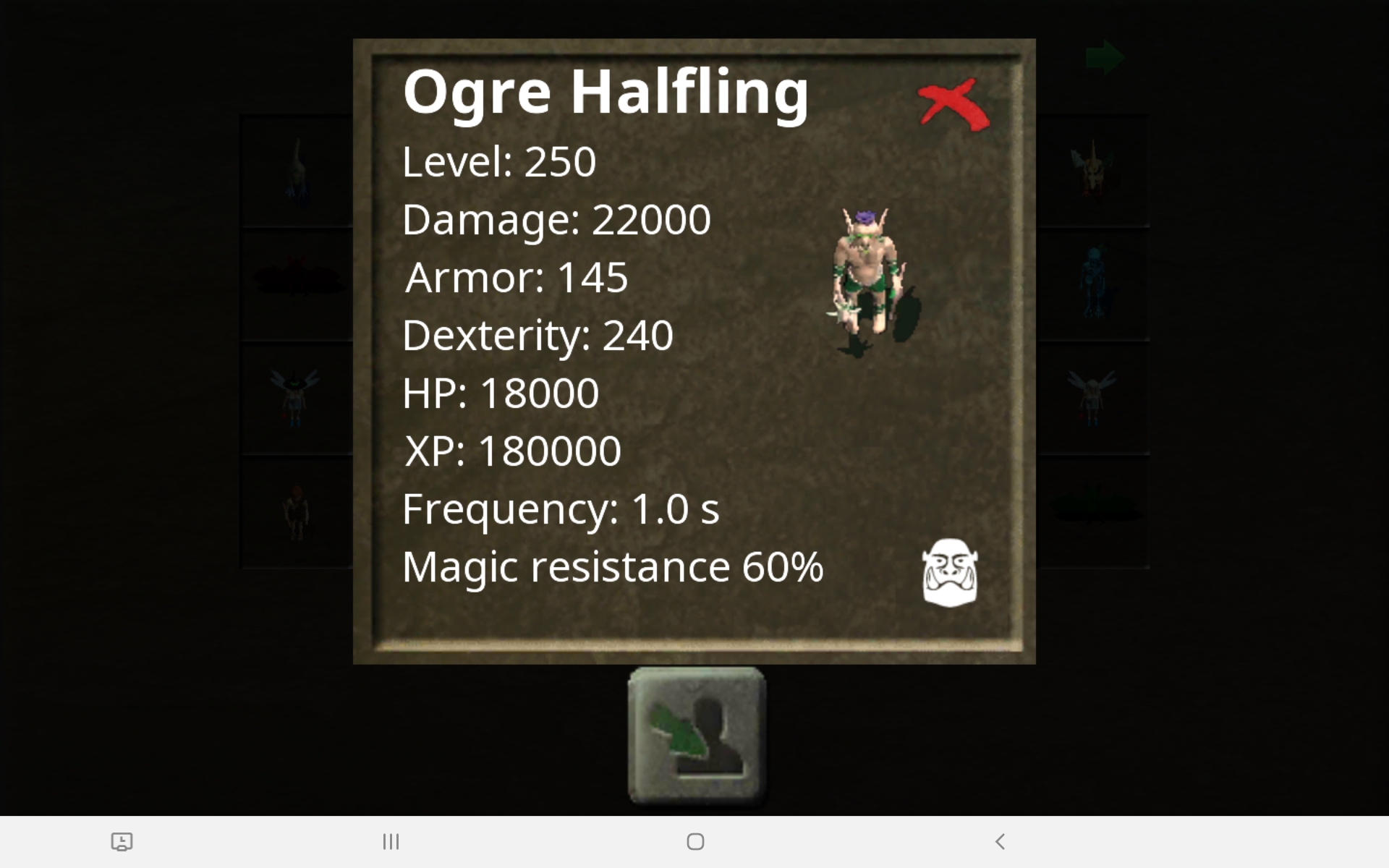Tap the back button in the navigation bar
Screen dimensions: 1389x868
pos(1000,841)
